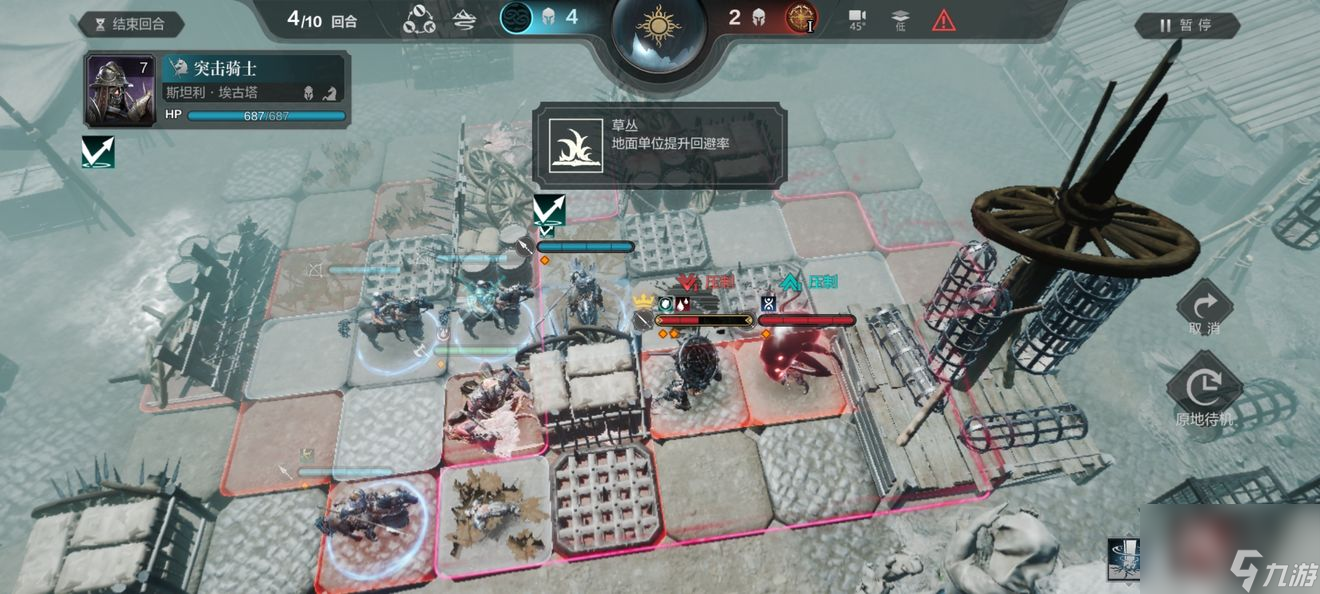
Task: End the turn with 结束回合
Action: tap(132, 24)
